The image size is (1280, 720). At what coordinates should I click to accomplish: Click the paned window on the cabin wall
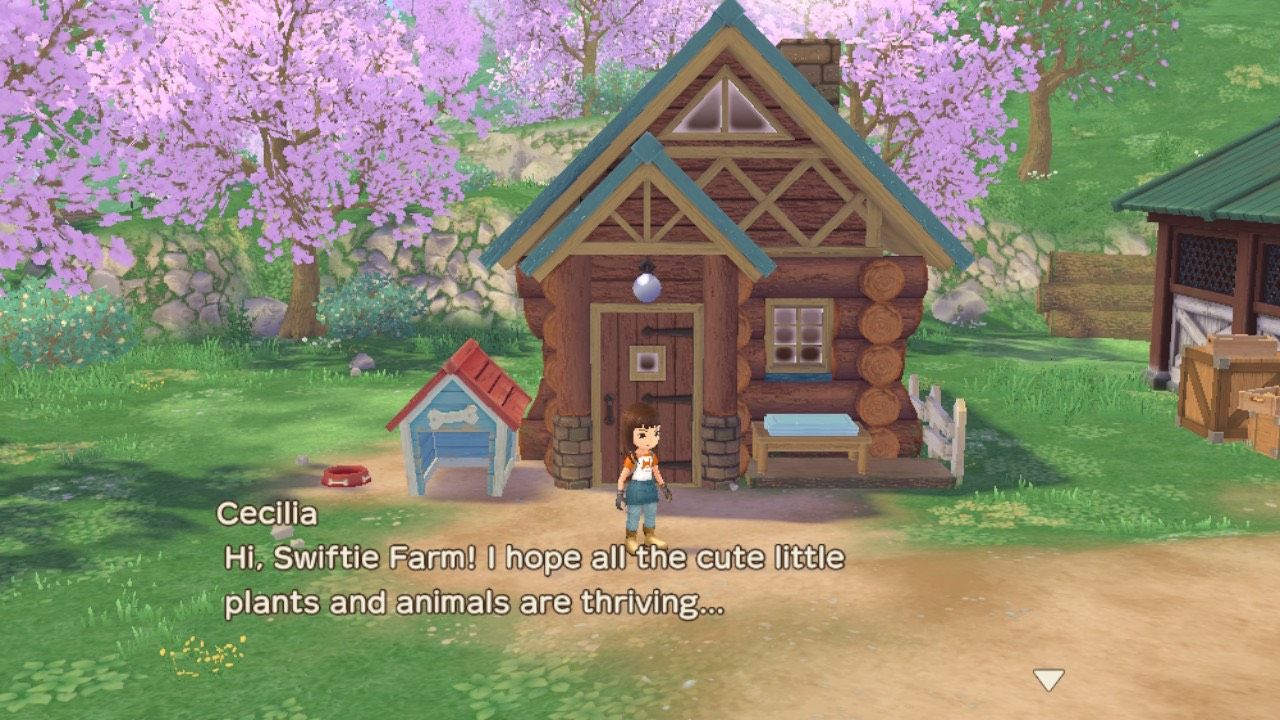click(797, 333)
